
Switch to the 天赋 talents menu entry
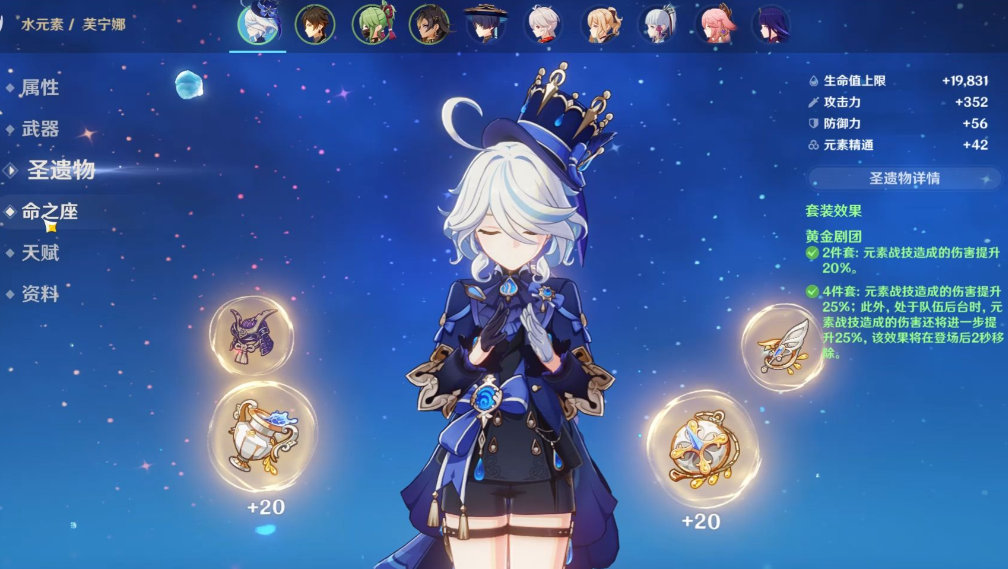[40, 253]
